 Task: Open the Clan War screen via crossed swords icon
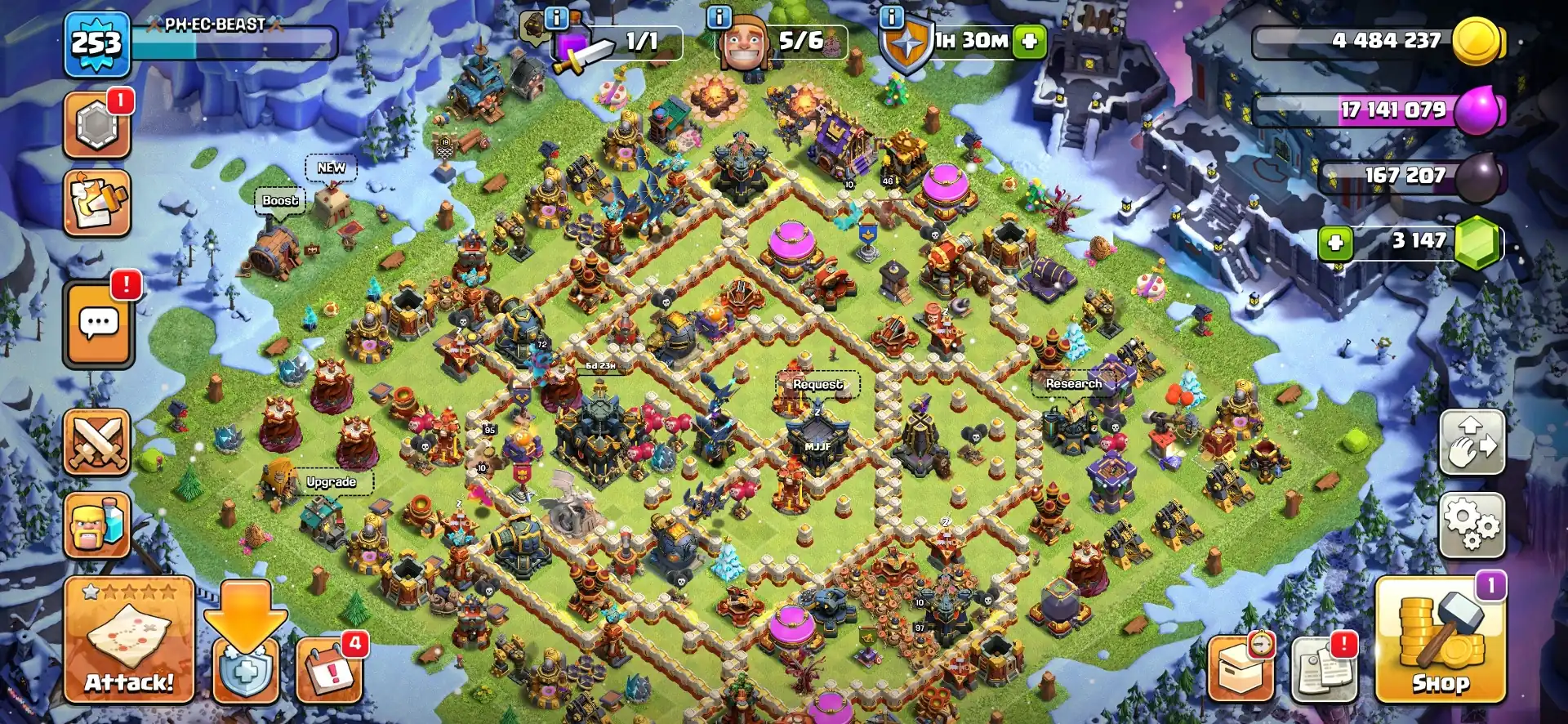pyautogui.click(x=97, y=442)
